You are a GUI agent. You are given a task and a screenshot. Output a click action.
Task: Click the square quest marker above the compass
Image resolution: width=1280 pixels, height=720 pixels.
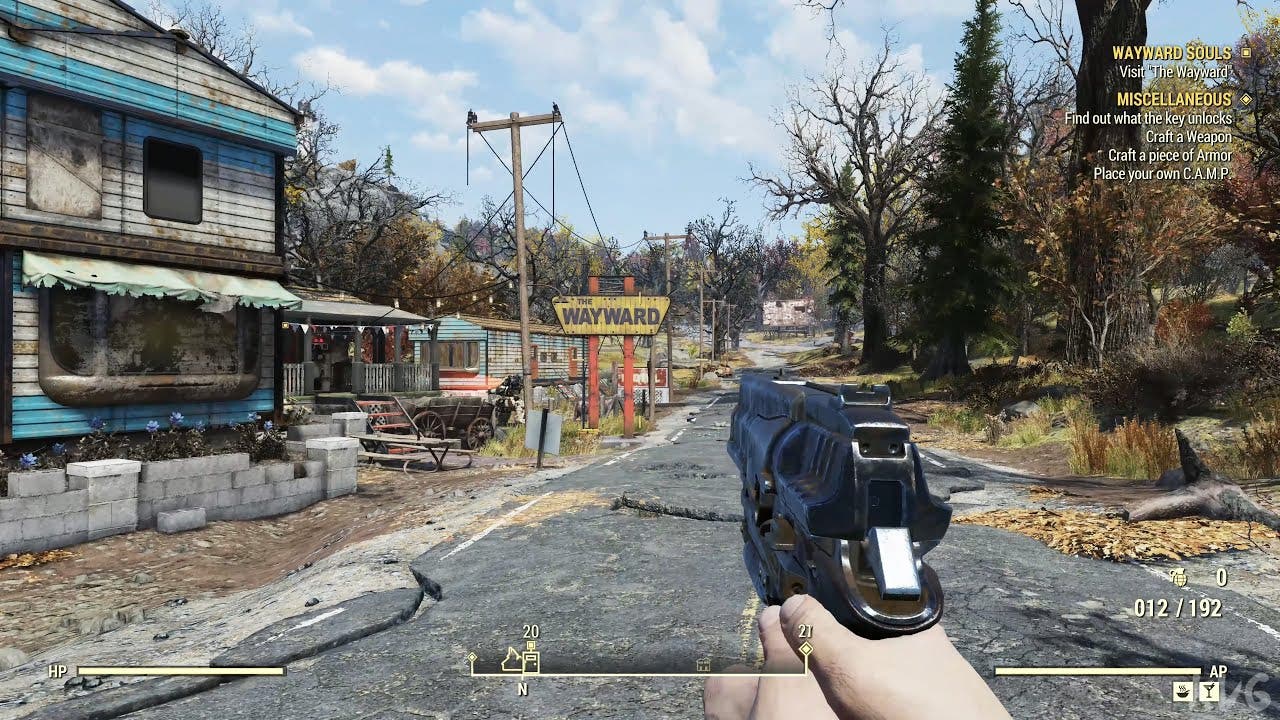531,643
